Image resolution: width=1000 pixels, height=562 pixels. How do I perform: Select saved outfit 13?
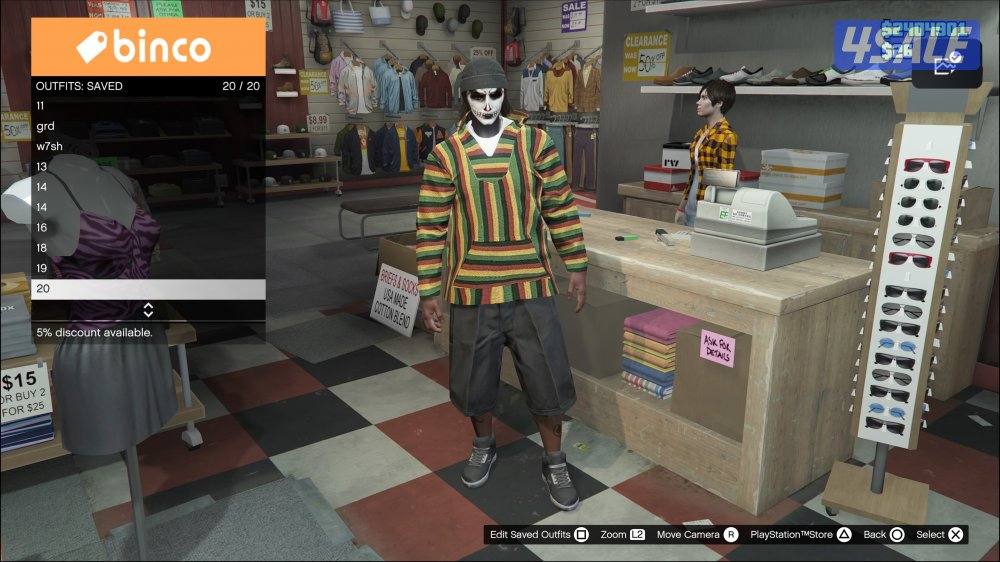click(148, 167)
